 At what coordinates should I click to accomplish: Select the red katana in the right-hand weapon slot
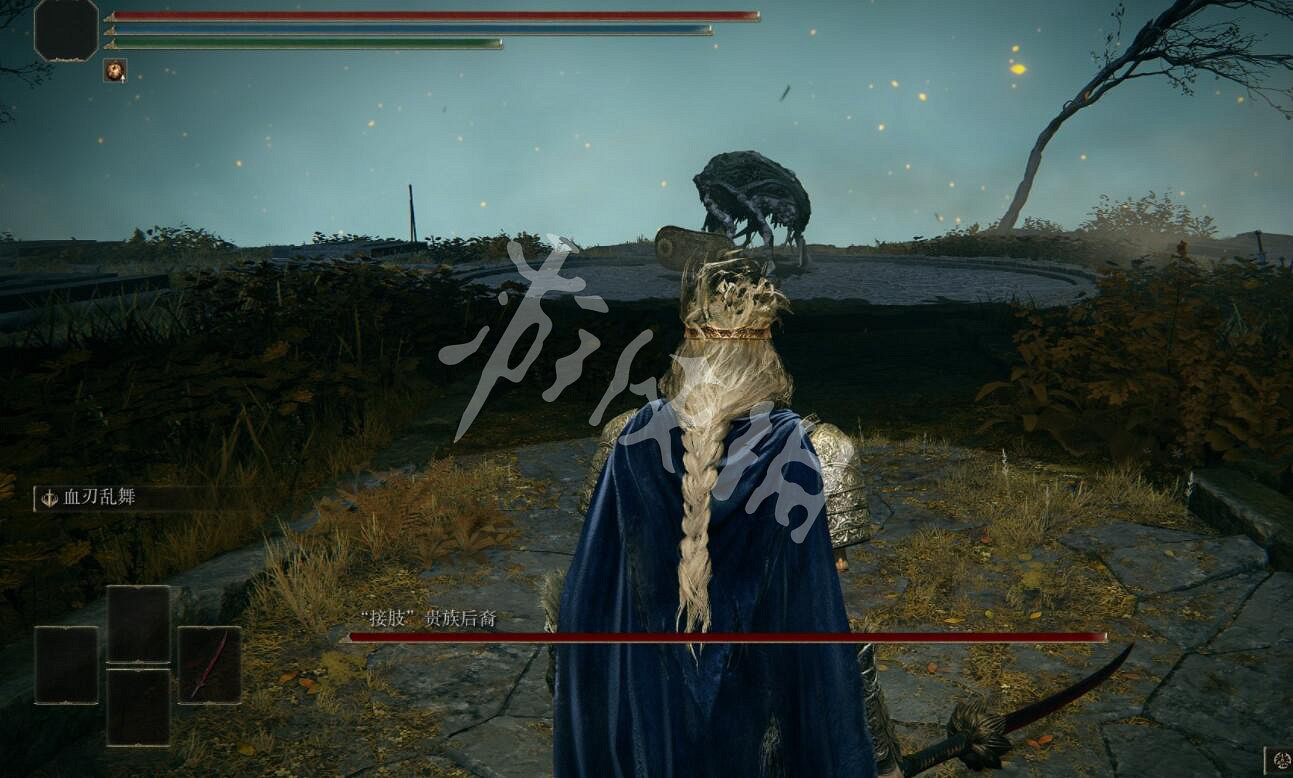[x=210, y=662]
